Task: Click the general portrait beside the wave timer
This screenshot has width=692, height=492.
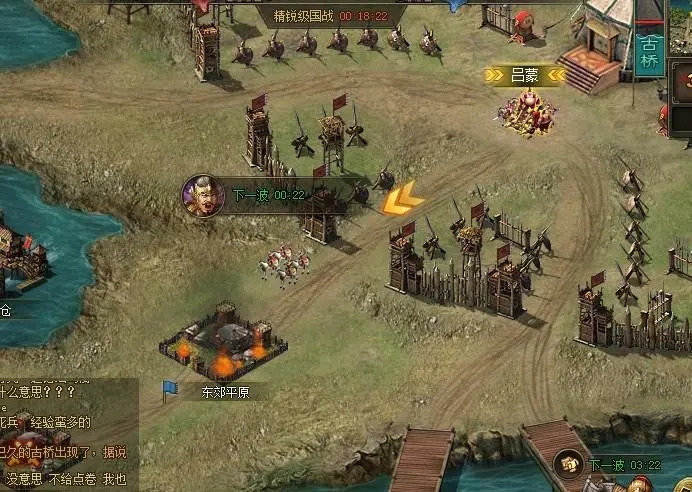Action: (x=201, y=195)
